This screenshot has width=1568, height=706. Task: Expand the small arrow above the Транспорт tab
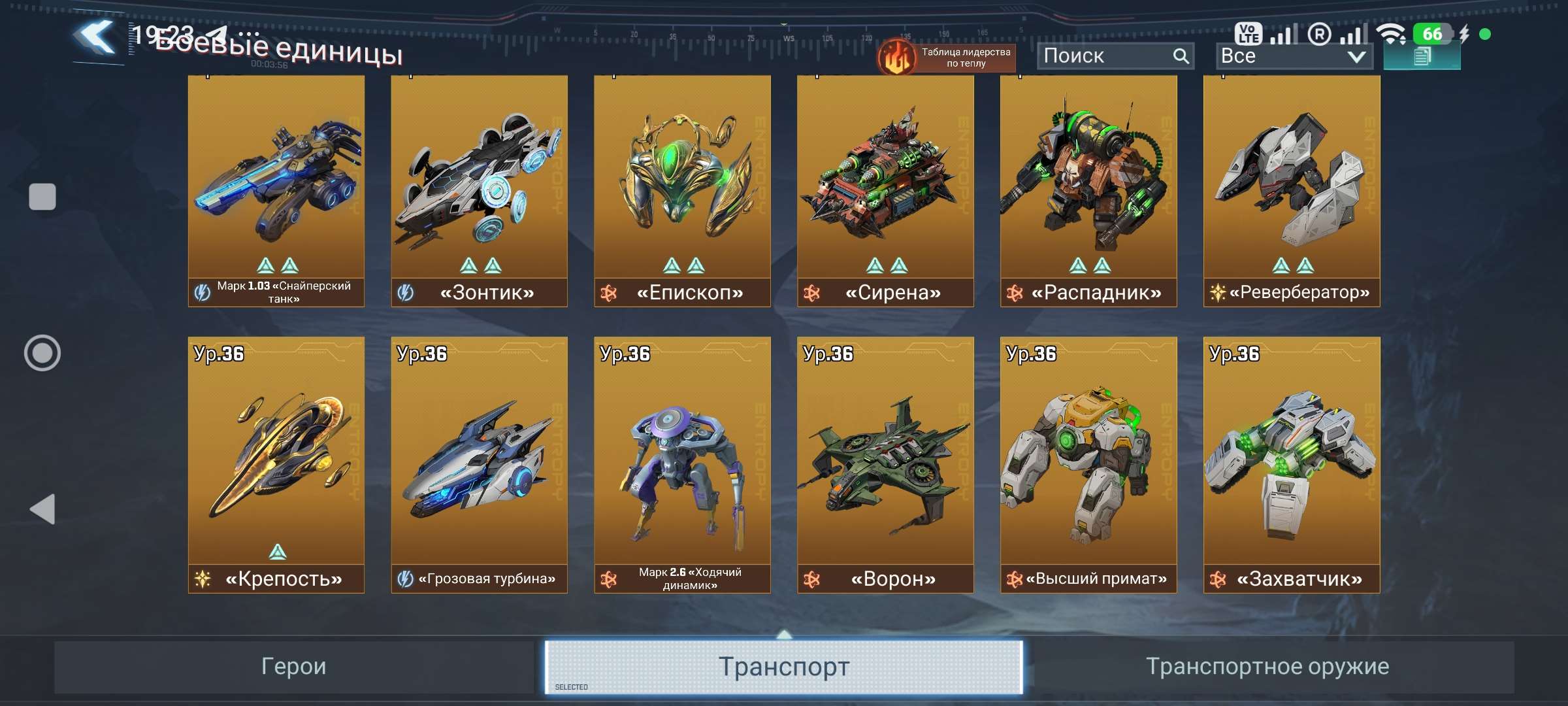[x=783, y=633]
